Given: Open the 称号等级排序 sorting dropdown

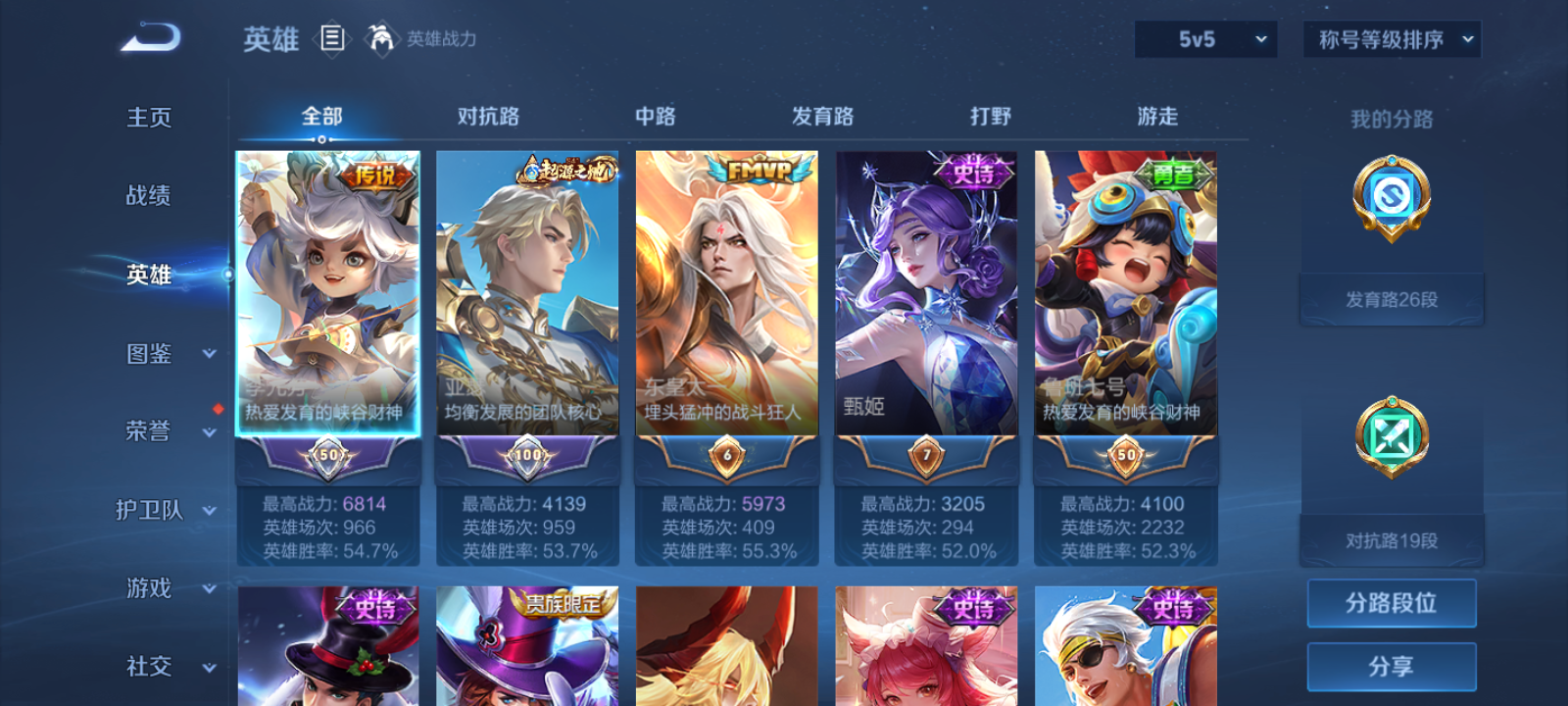Looking at the screenshot, I should [x=1390, y=40].
